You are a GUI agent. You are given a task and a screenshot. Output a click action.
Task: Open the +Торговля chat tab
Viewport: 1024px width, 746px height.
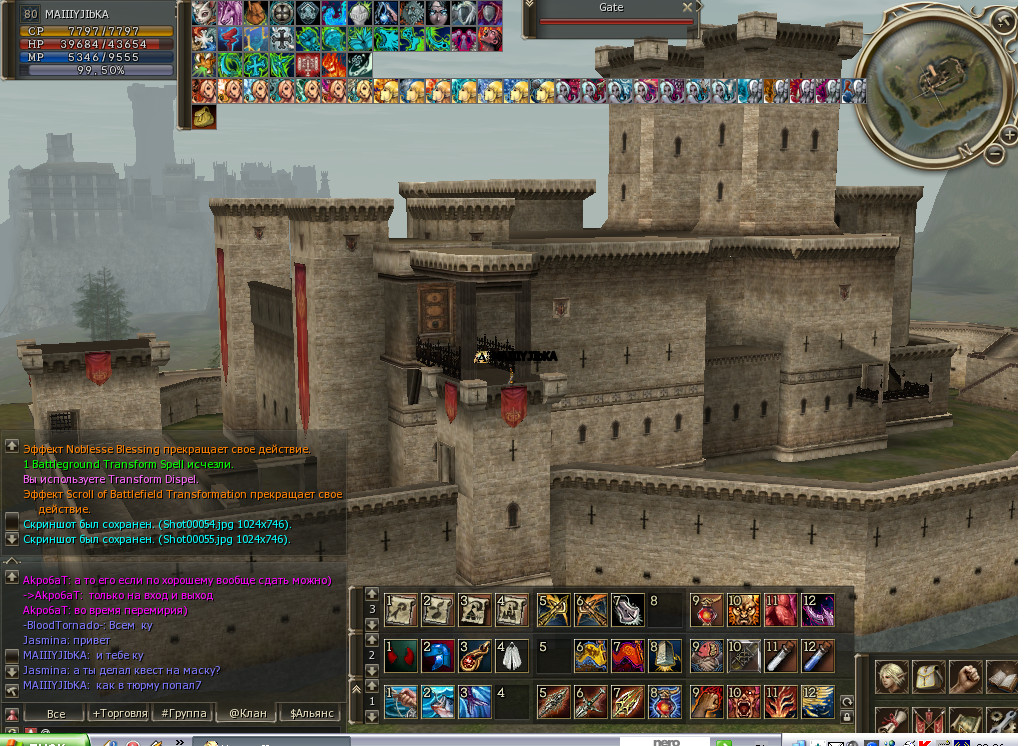pos(118,713)
